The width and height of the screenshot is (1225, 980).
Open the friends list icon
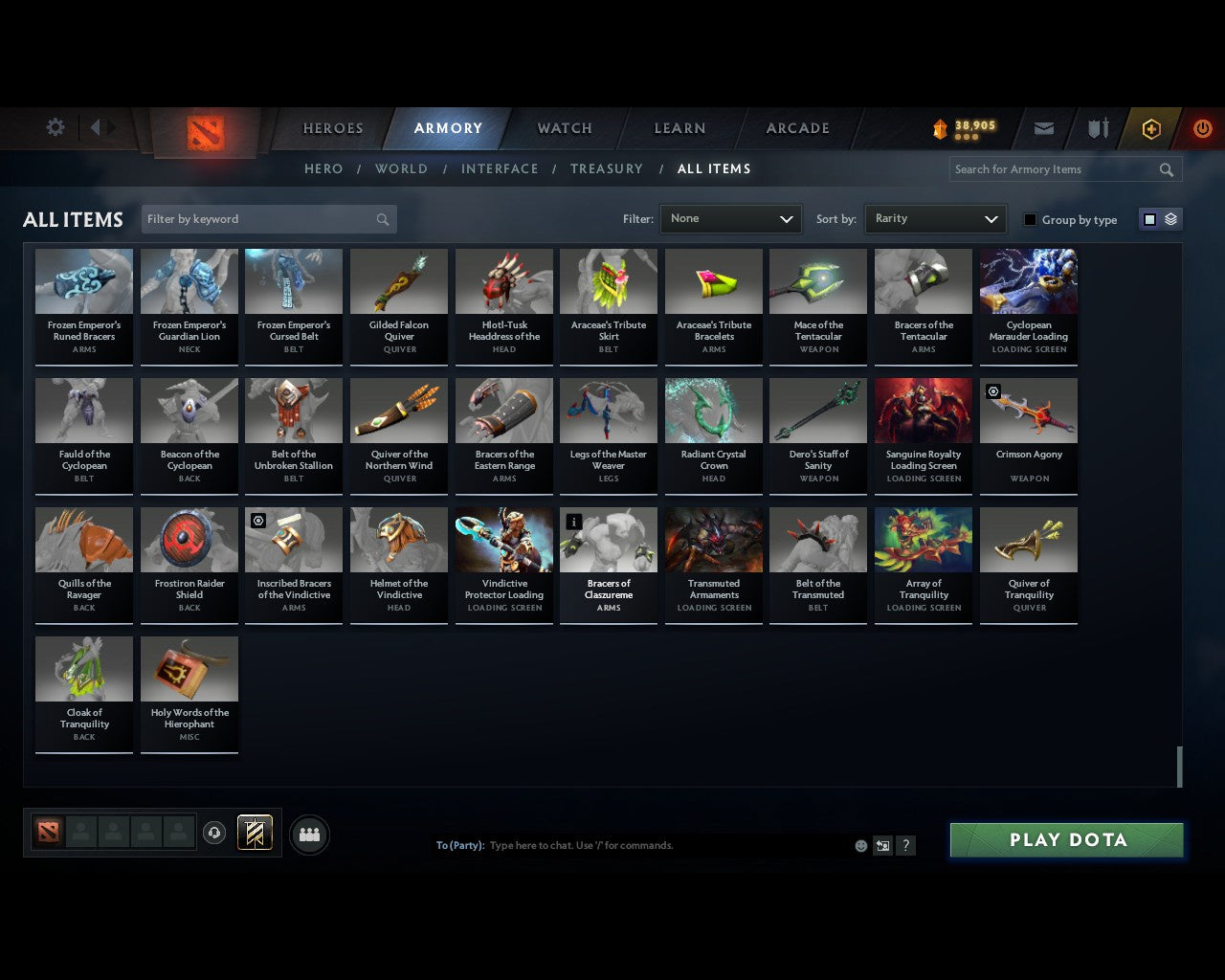[x=309, y=835]
